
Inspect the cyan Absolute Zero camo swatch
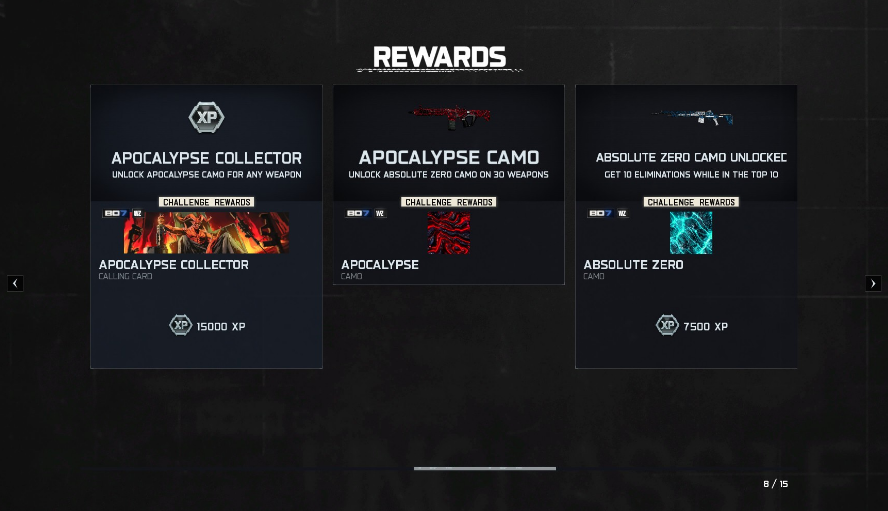coord(690,232)
